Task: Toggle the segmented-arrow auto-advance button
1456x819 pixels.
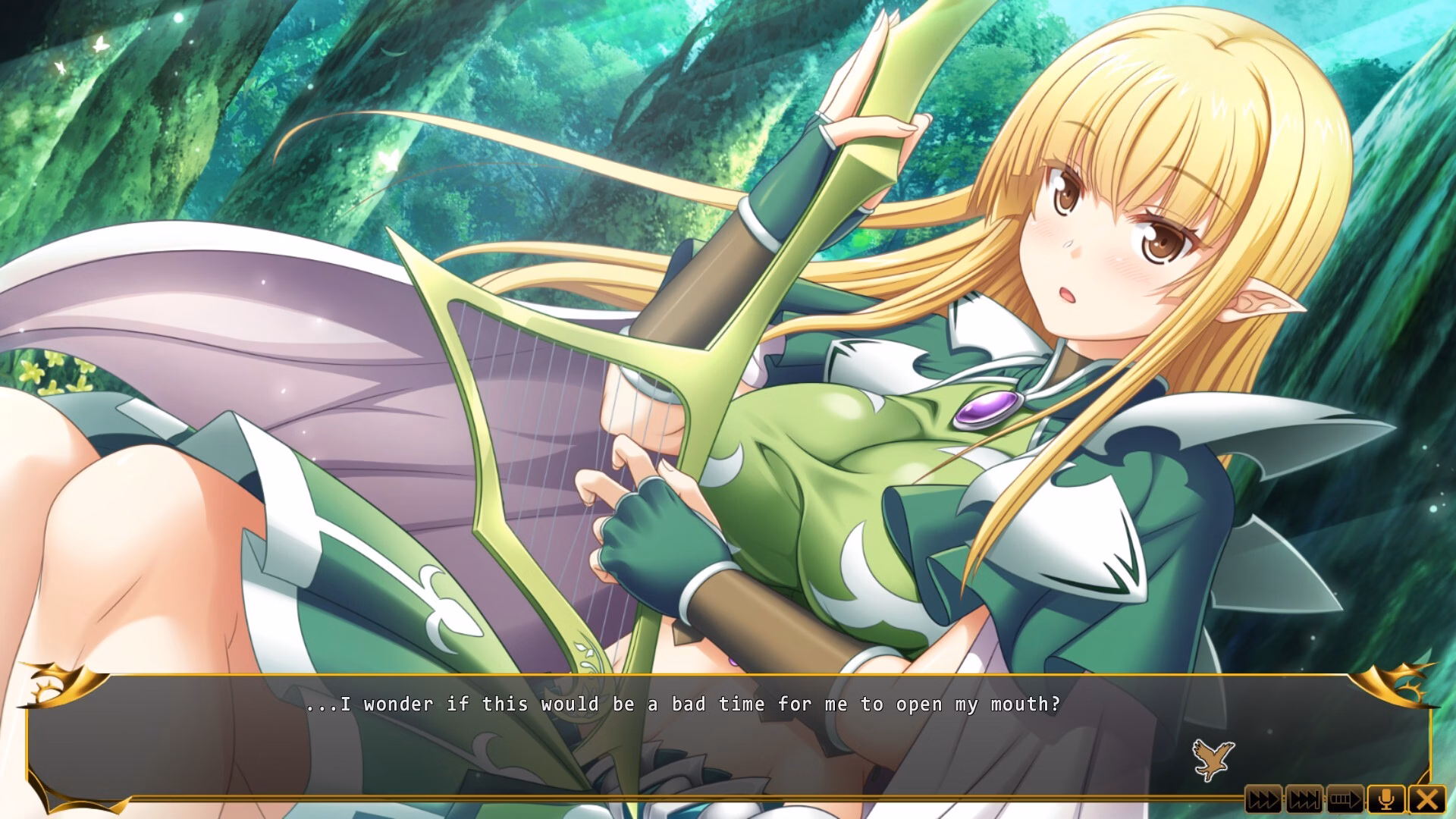Action: click(x=1345, y=799)
